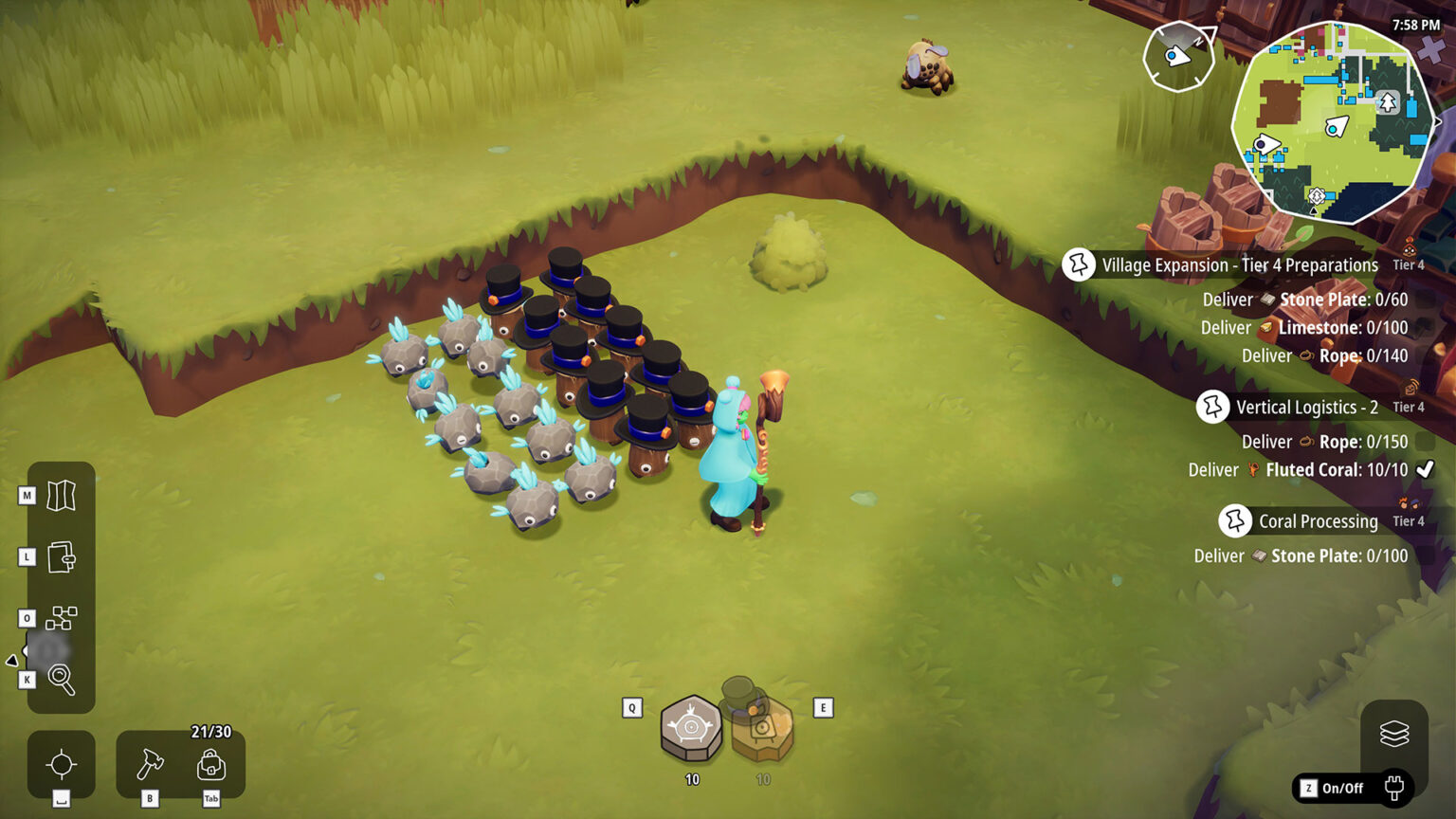
Task: Click the layers icon above the On/Off switch
Action: click(x=1394, y=734)
